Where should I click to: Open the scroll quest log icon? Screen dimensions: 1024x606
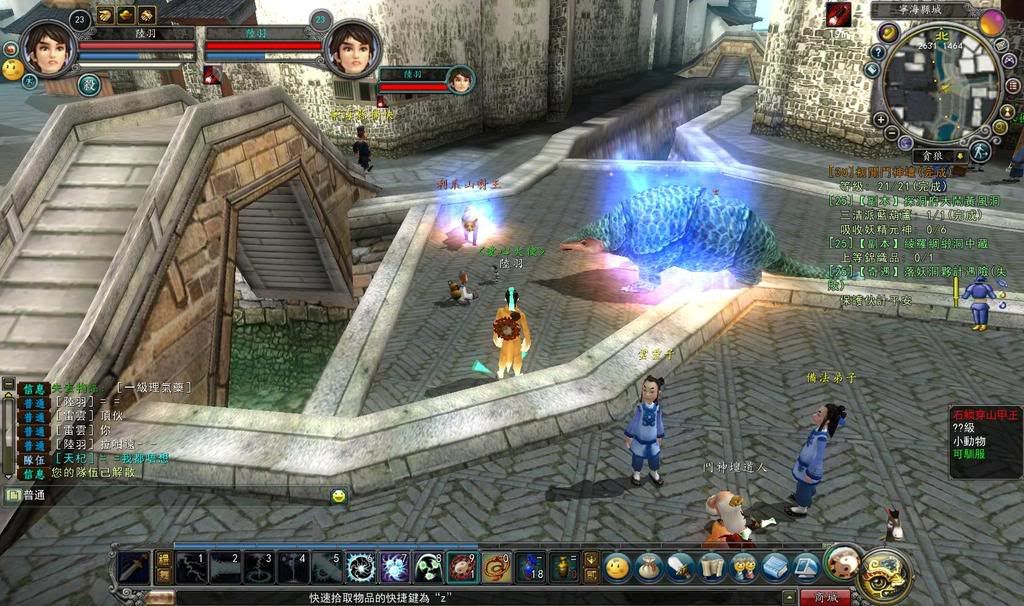coord(711,567)
